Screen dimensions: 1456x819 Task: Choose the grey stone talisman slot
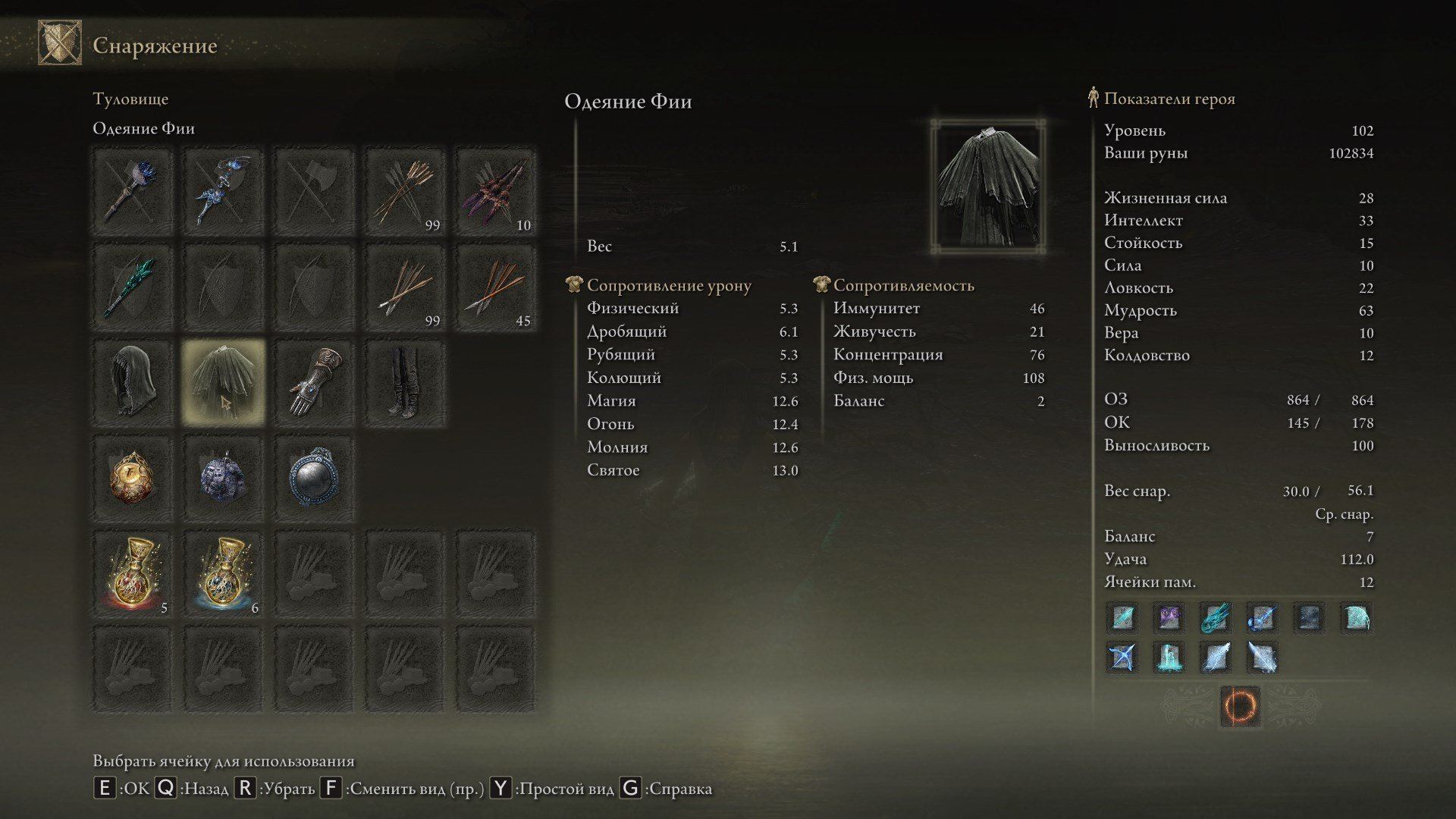[223, 479]
